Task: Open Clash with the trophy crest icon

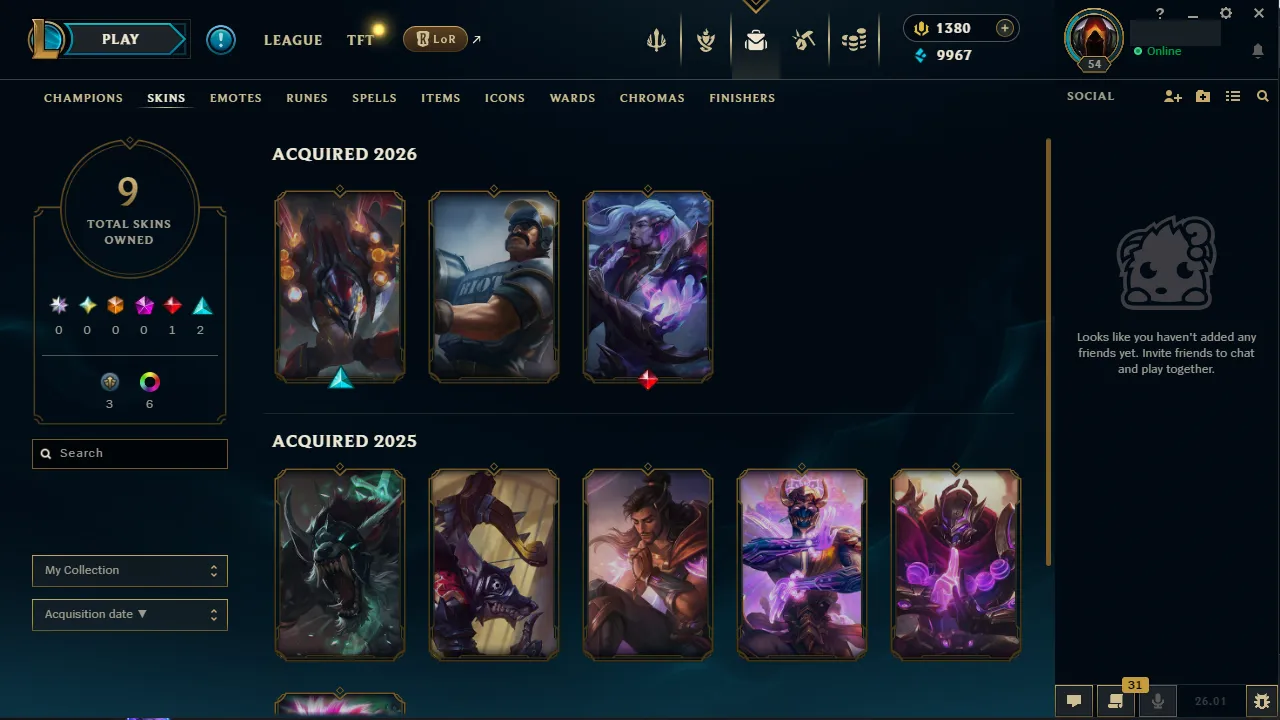Action: coord(706,40)
